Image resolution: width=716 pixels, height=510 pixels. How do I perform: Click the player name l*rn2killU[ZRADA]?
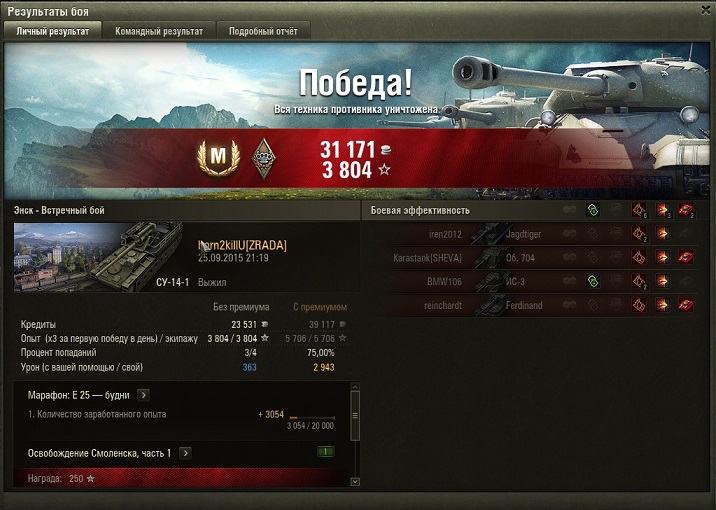pos(243,245)
